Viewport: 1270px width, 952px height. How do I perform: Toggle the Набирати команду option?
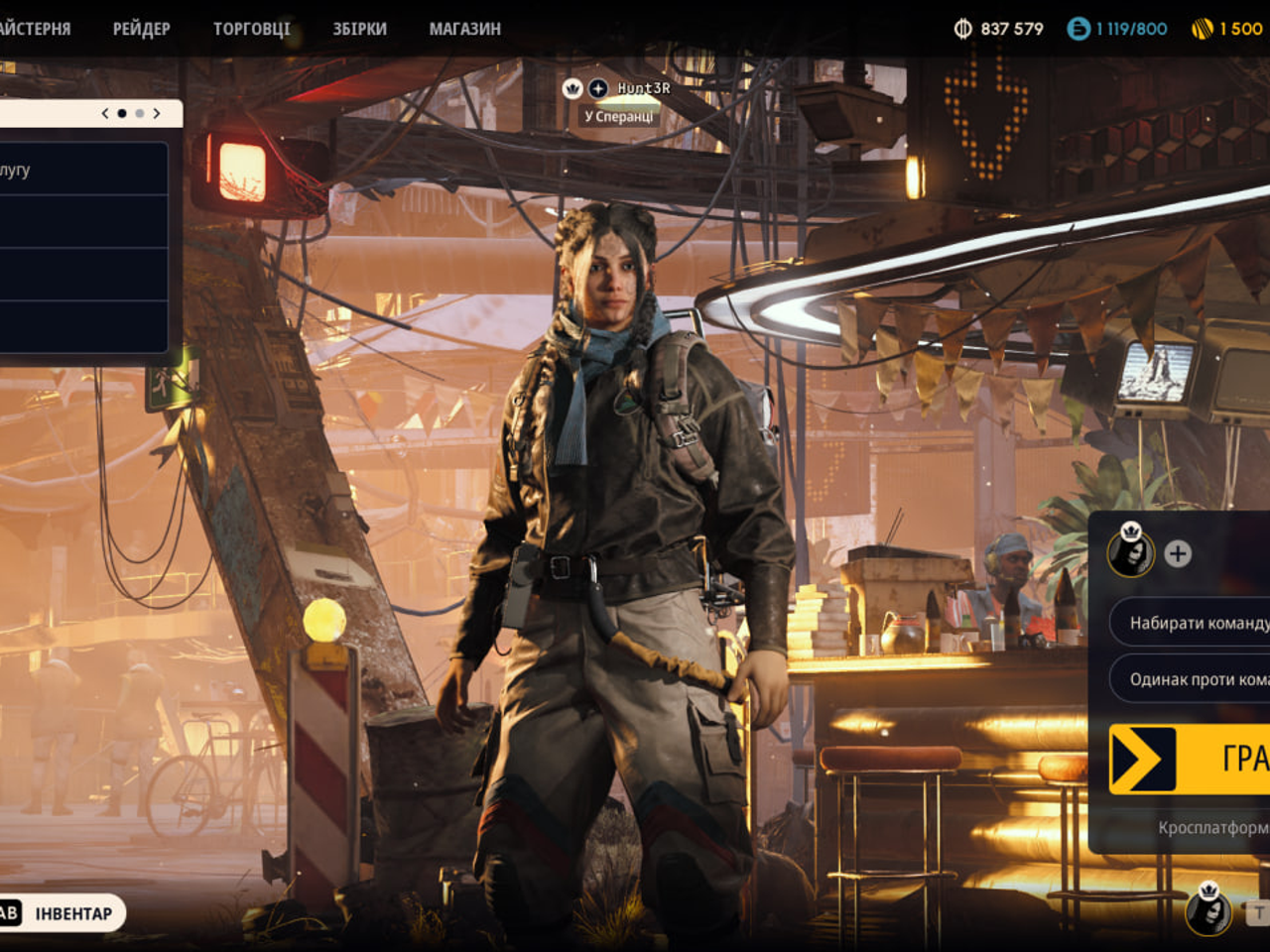coord(1191,623)
